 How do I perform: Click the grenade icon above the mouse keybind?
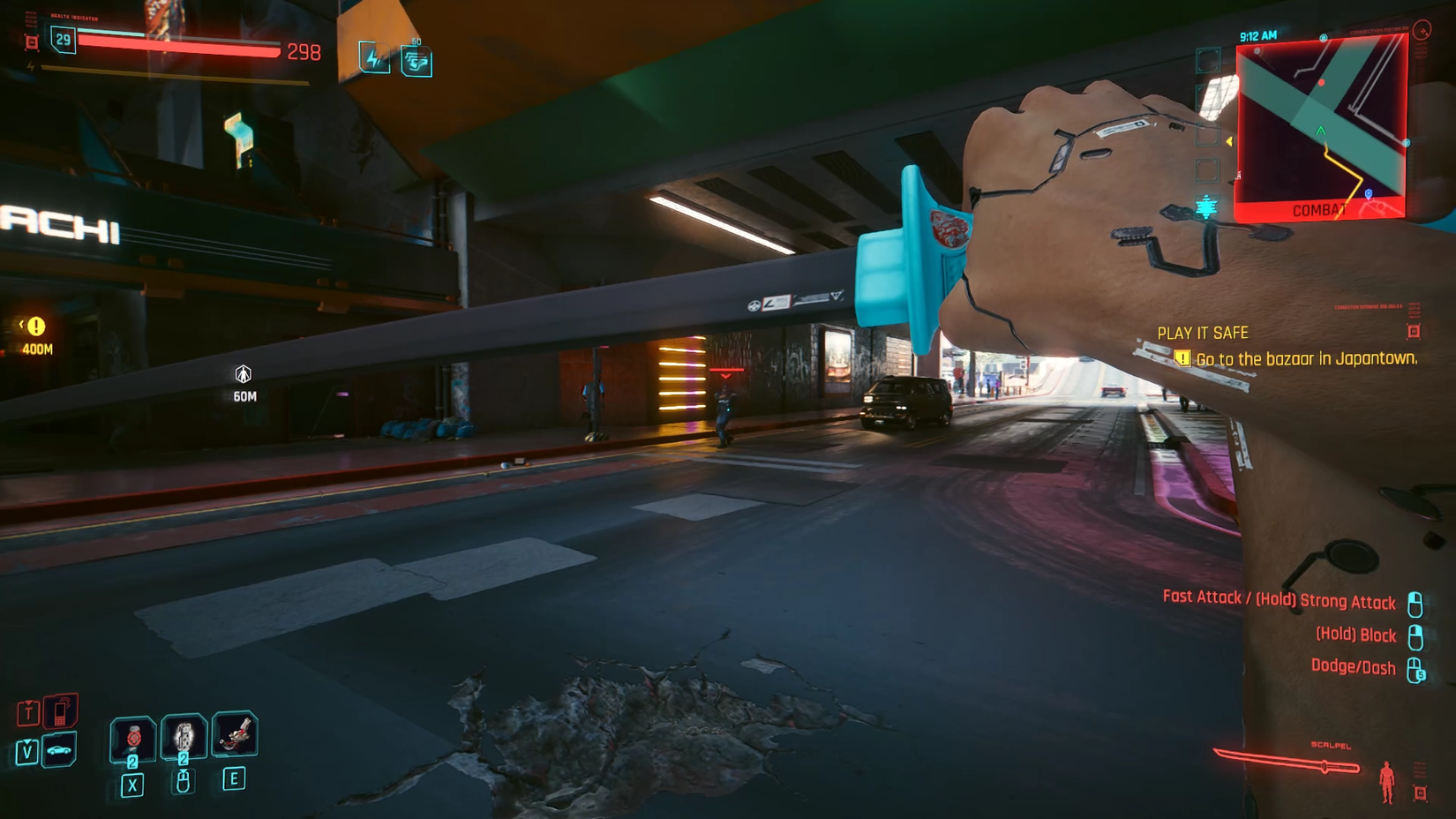pos(183,738)
